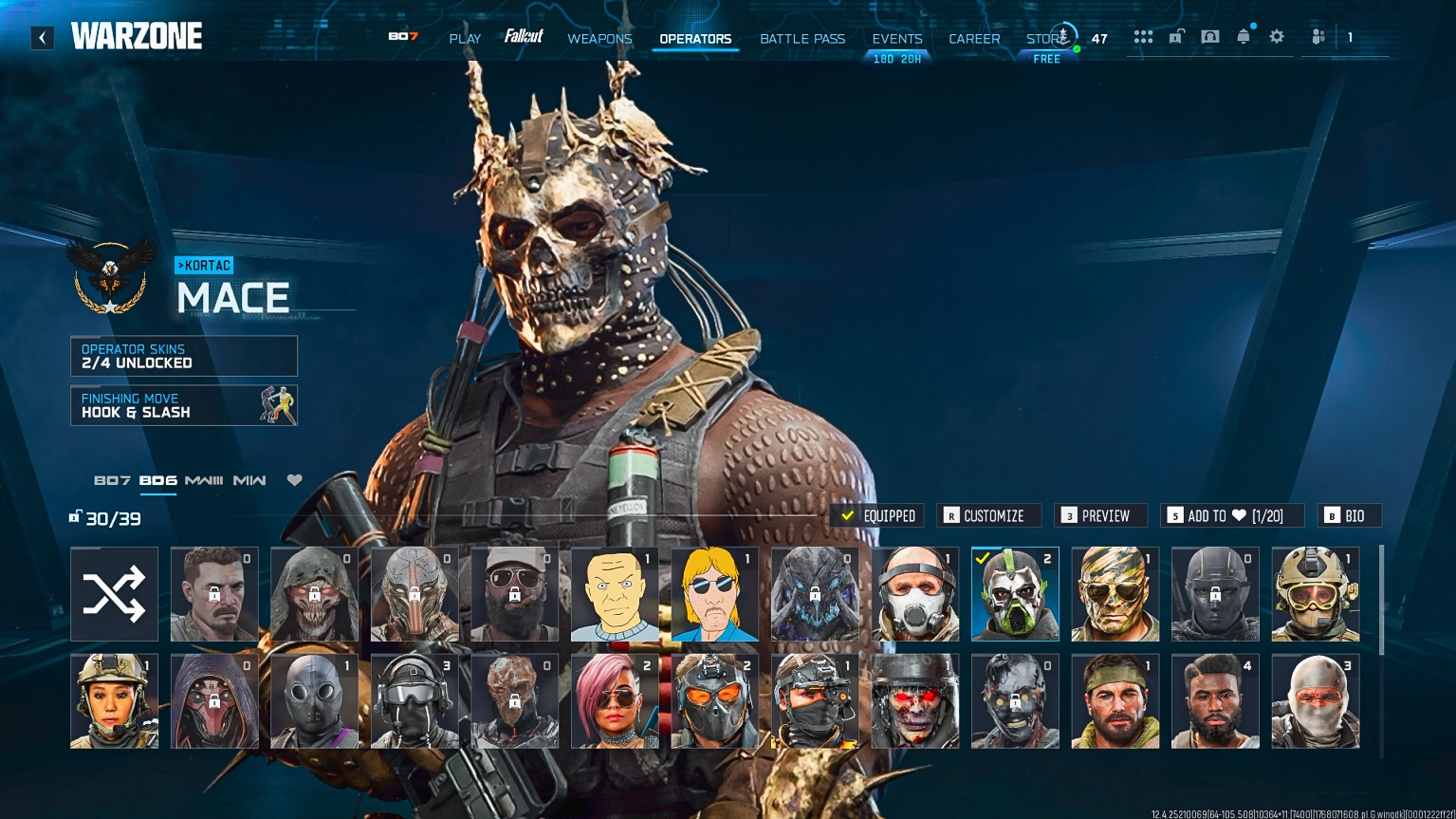Open notifications via the bell icon
This screenshot has height=819, width=1456.
[1244, 37]
